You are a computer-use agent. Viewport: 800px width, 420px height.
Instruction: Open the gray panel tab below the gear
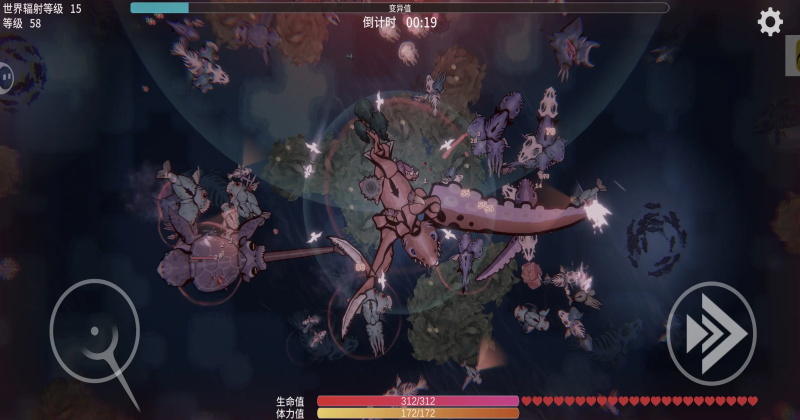792,56
